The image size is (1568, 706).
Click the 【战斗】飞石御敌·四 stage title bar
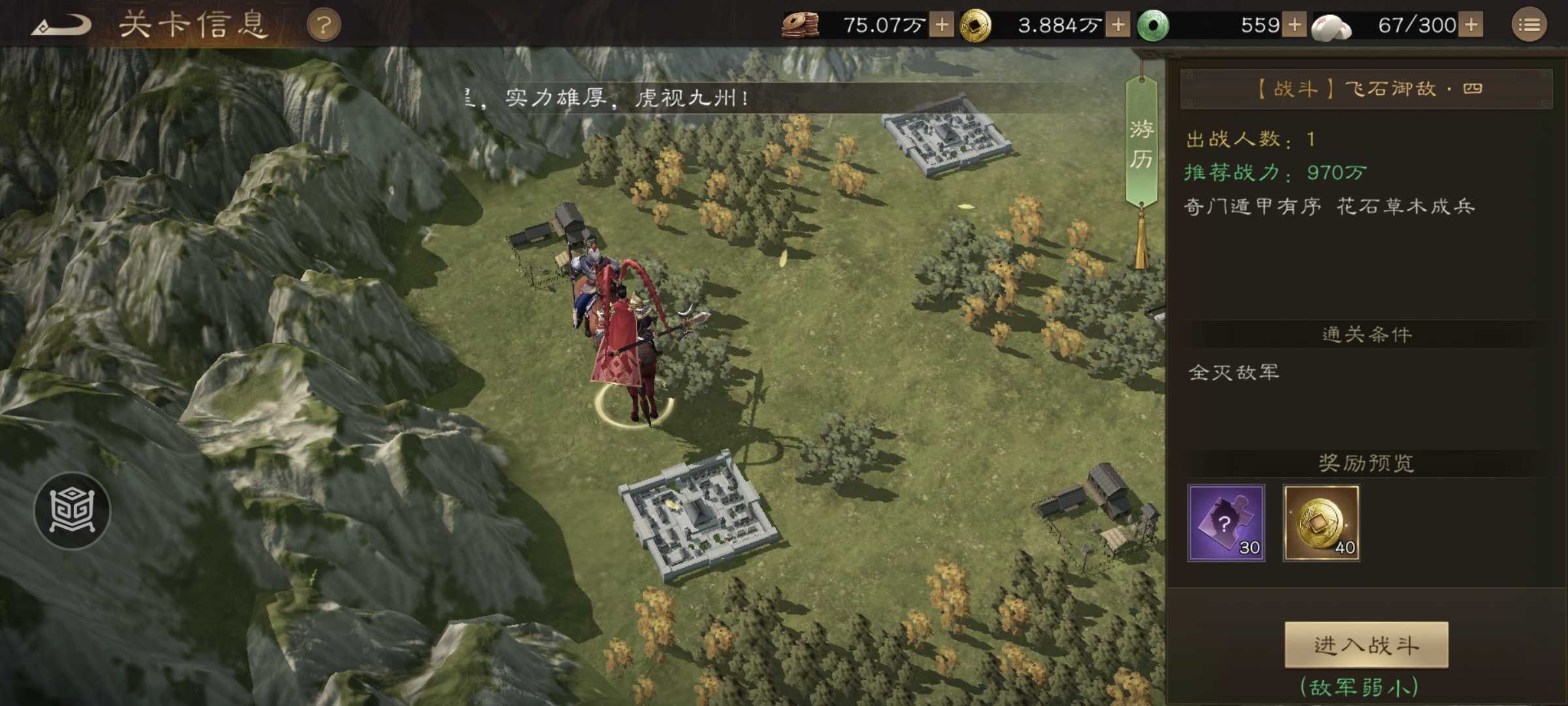click(x=1368, y=89)
